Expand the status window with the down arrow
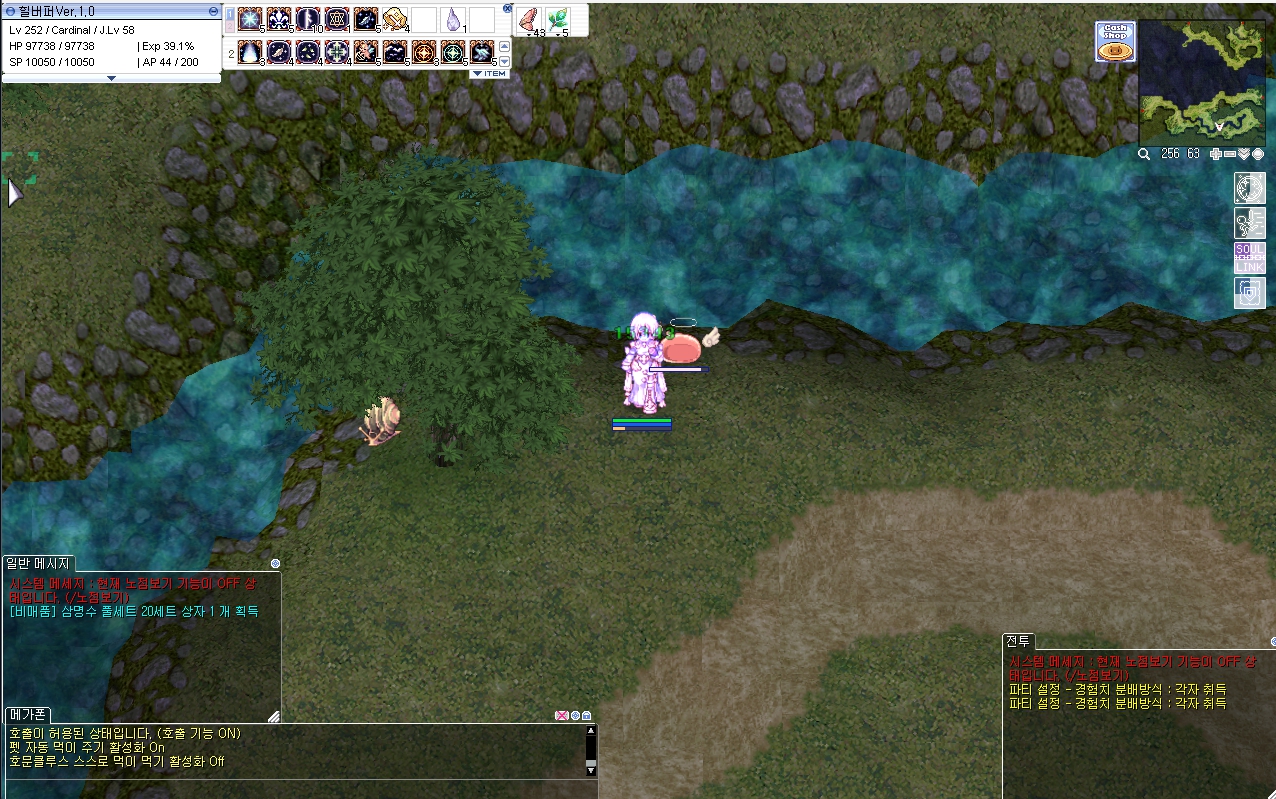The image size is (1276, 799). (111, 77)
